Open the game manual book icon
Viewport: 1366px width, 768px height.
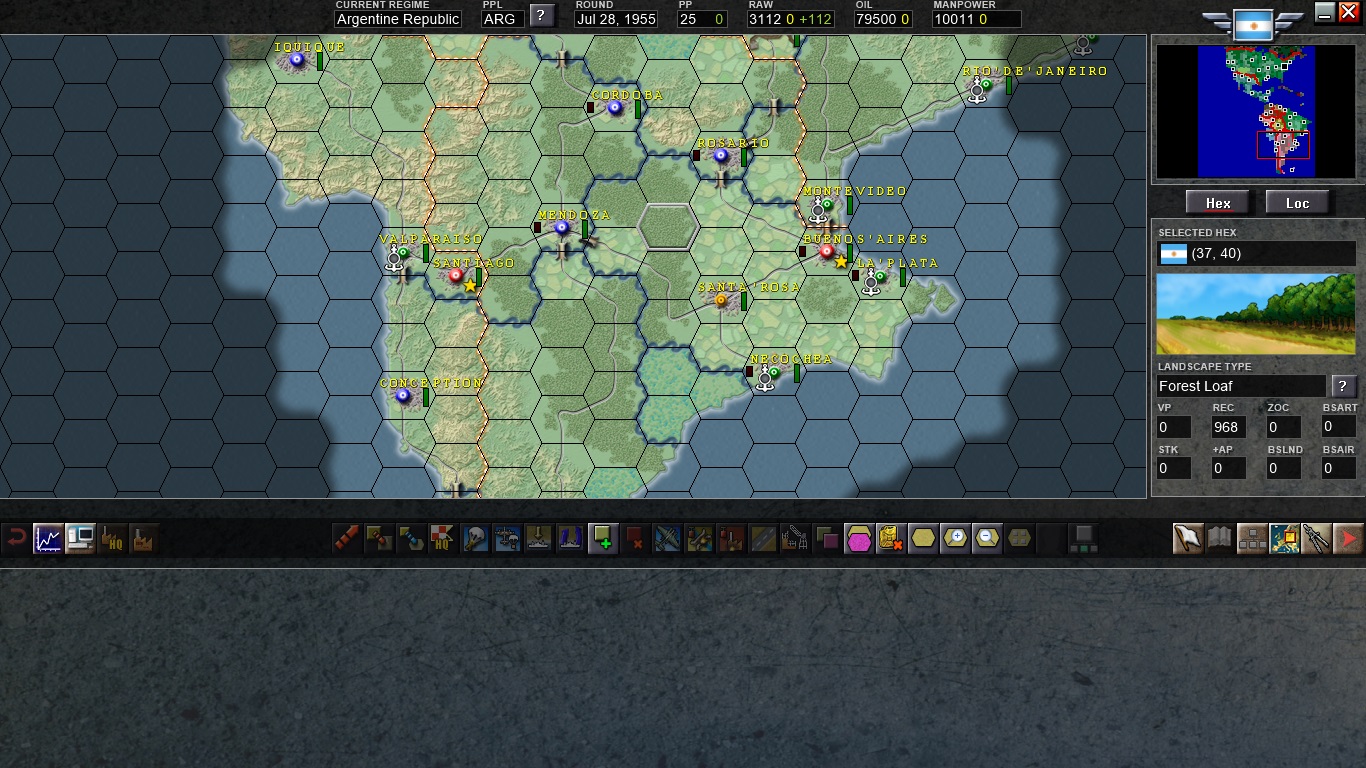1219,538
